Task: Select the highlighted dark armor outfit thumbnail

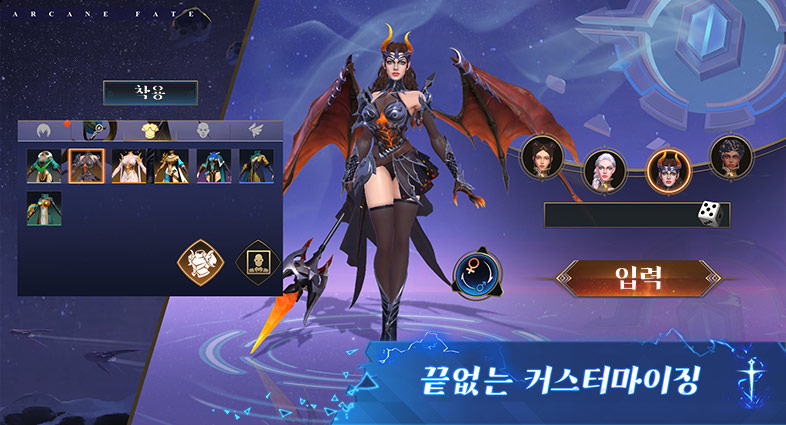Action: click(x=86, y=167)
